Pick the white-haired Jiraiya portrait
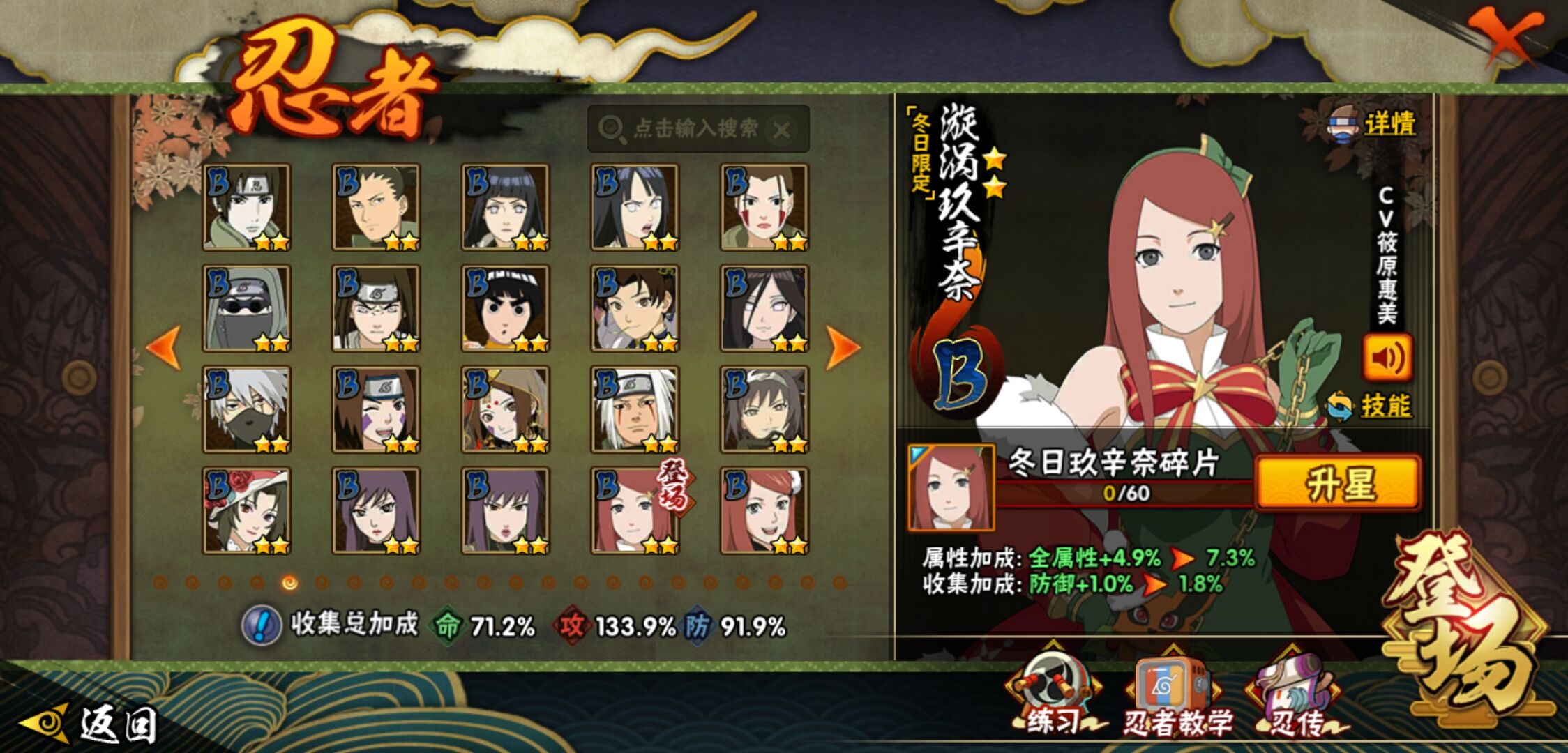 point(635,409)
